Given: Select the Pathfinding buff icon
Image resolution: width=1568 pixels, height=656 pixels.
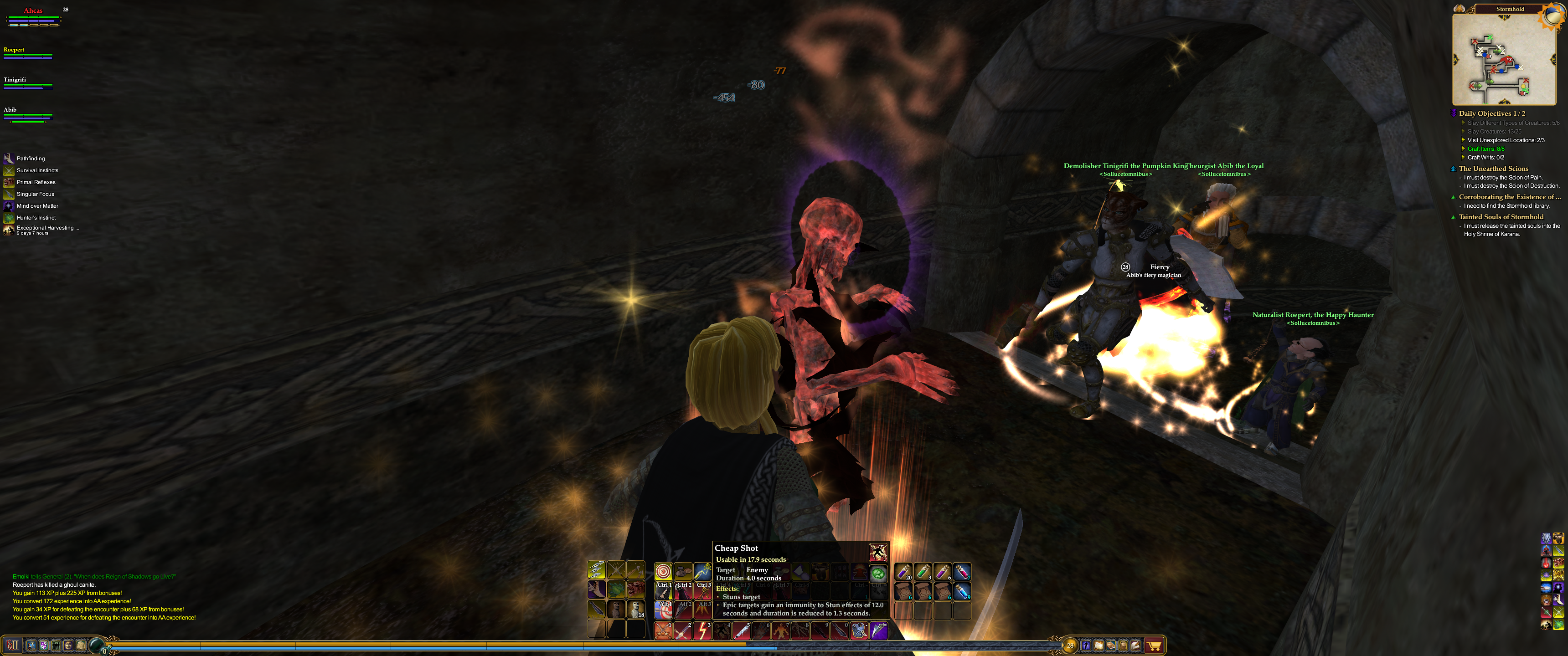Looking at the screenshot, I should click(x=9, y=158).
